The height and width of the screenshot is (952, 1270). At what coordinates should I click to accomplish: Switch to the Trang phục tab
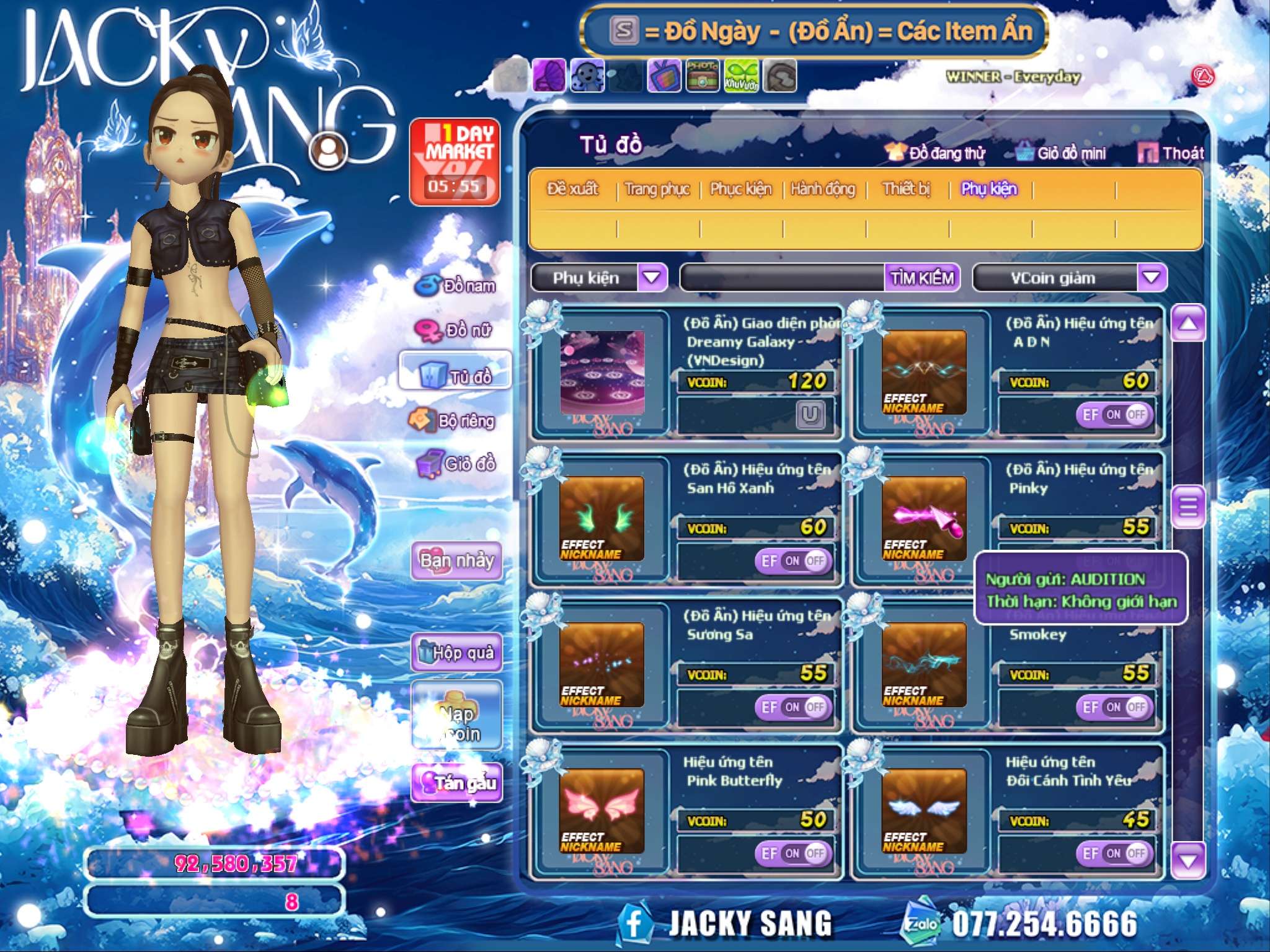657,189
